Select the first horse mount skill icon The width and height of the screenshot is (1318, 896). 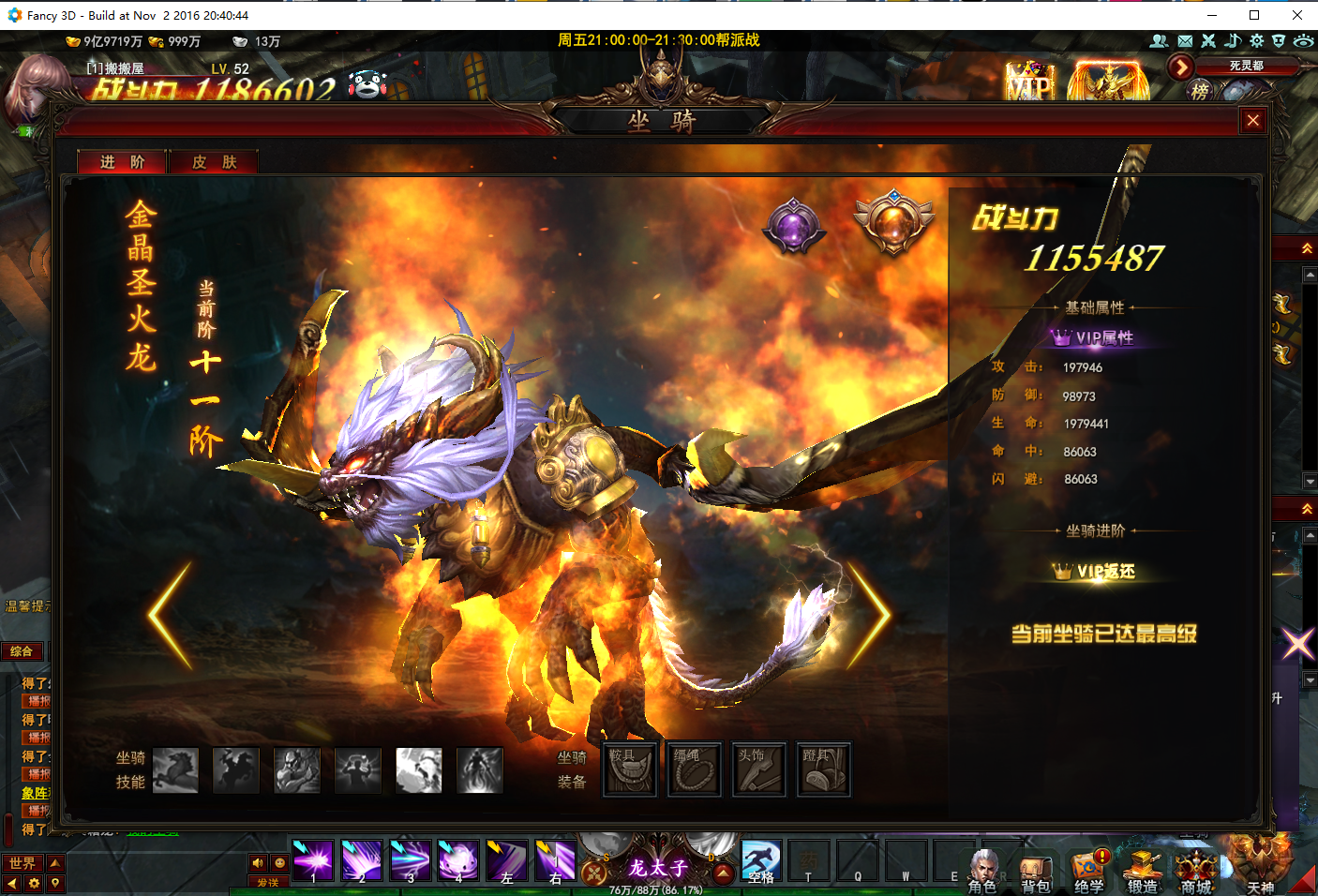click(175, 770)
